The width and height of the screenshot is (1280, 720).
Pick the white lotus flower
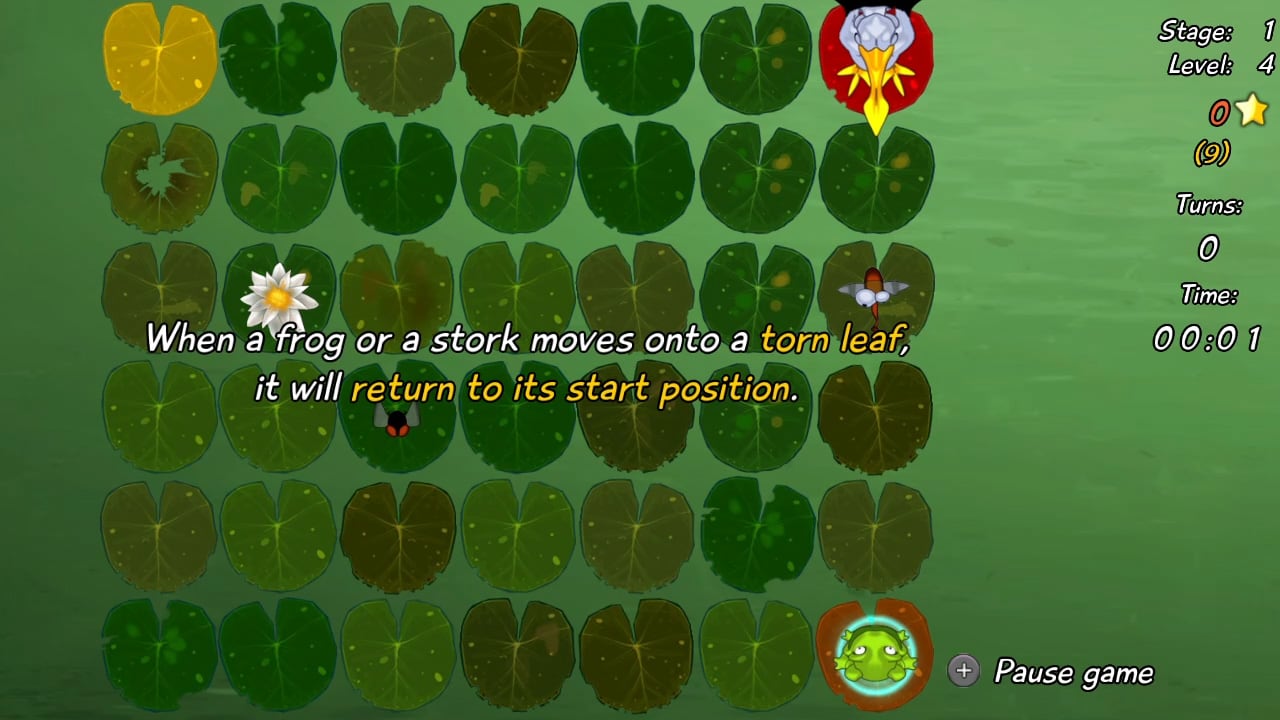tap(278, 297)
